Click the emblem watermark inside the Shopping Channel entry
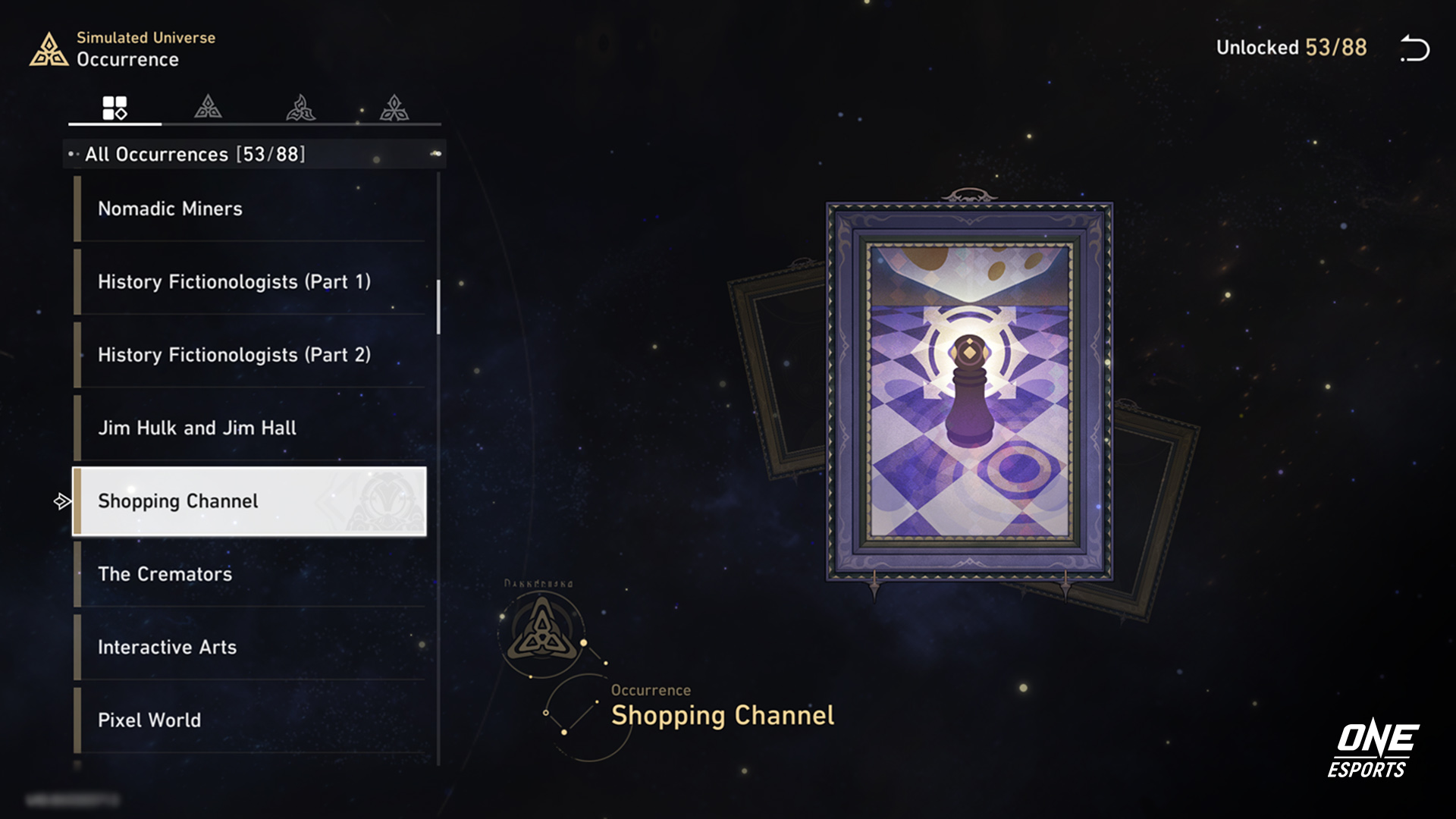The height and width of the screenshot is (819, 1456). tap(385, 501)
